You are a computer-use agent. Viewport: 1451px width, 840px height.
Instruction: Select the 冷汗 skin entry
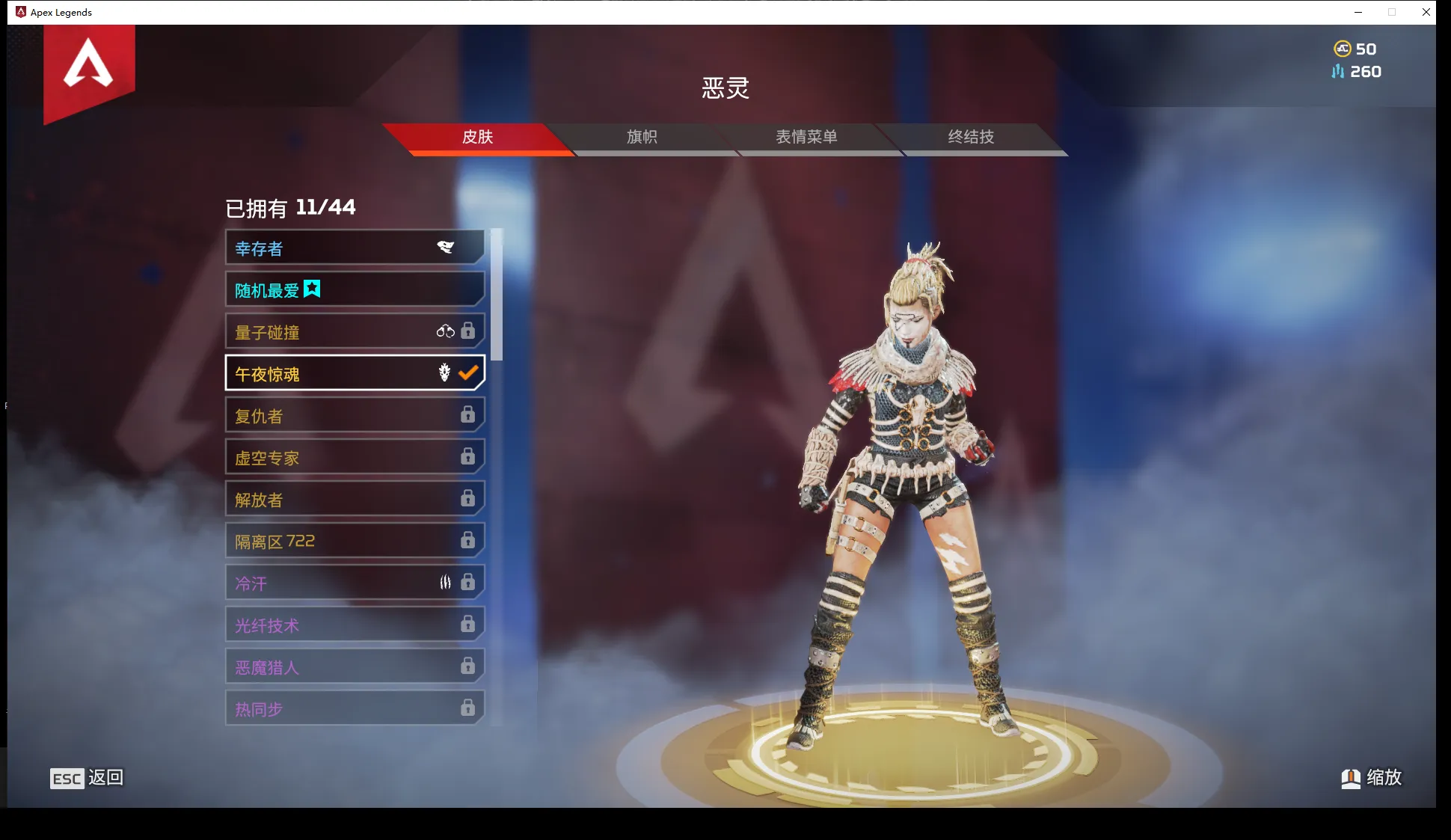355,583
